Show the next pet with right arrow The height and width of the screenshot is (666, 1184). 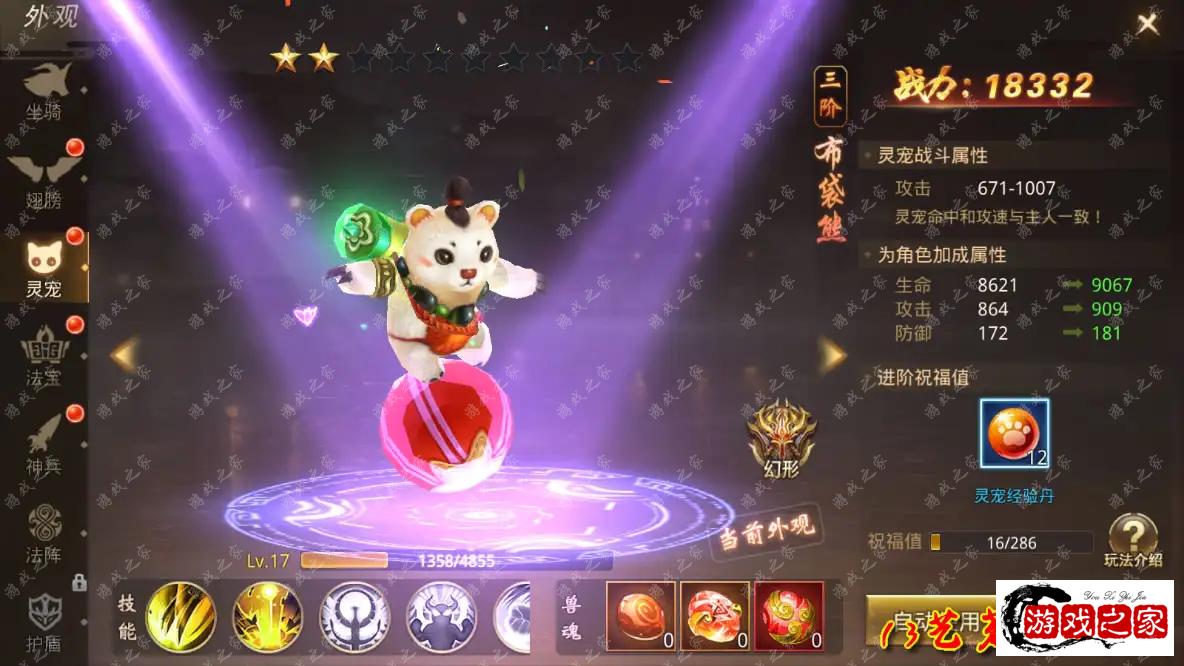(832, 354)
